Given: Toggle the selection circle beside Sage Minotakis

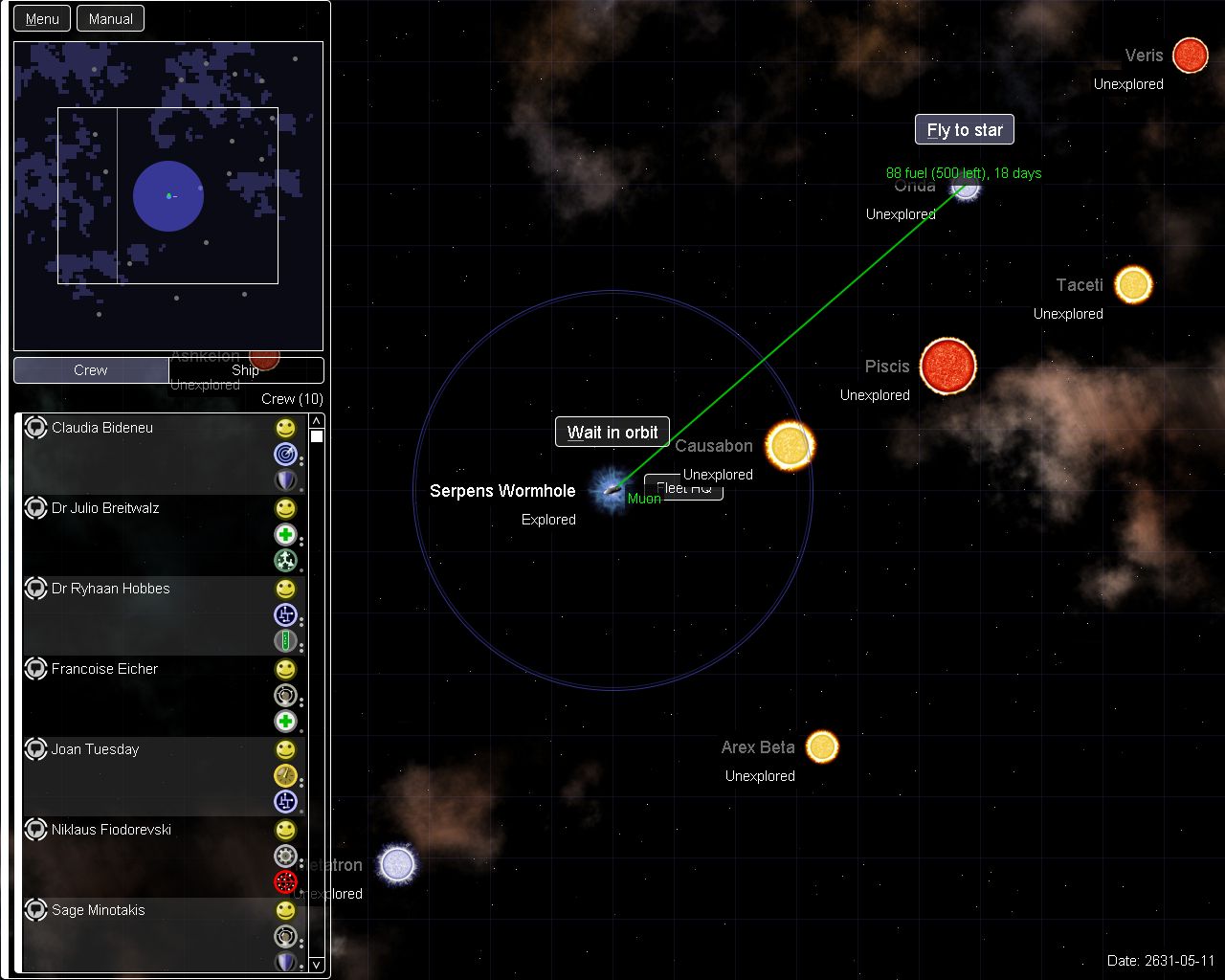Looking at the screenshot, I should (x=35, y=910).
